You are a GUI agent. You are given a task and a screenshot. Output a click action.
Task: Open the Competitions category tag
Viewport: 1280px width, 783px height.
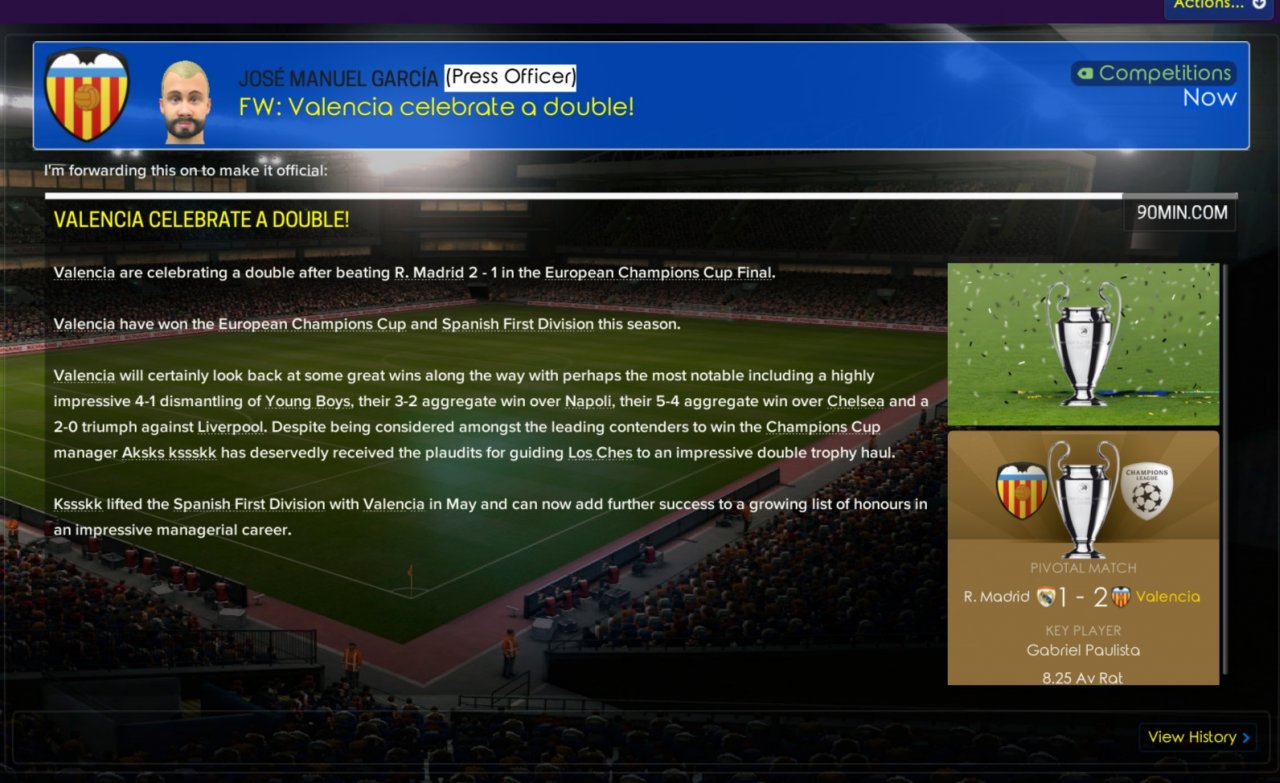(1154, 73)
